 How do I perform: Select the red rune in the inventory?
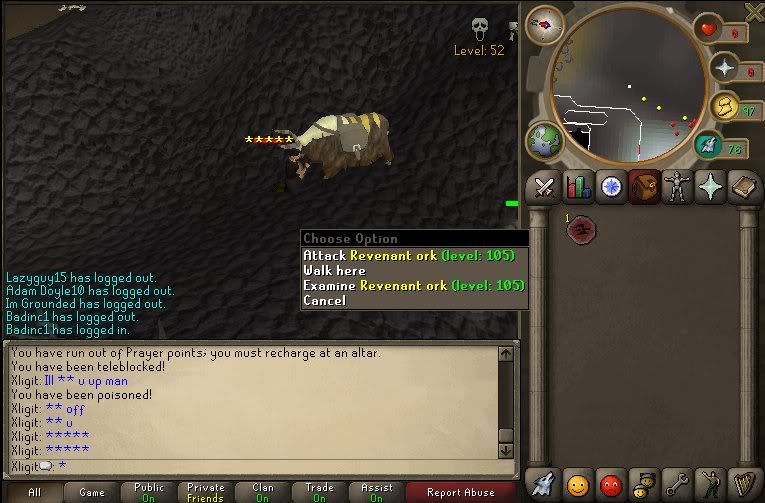click(x=579, y=230)
